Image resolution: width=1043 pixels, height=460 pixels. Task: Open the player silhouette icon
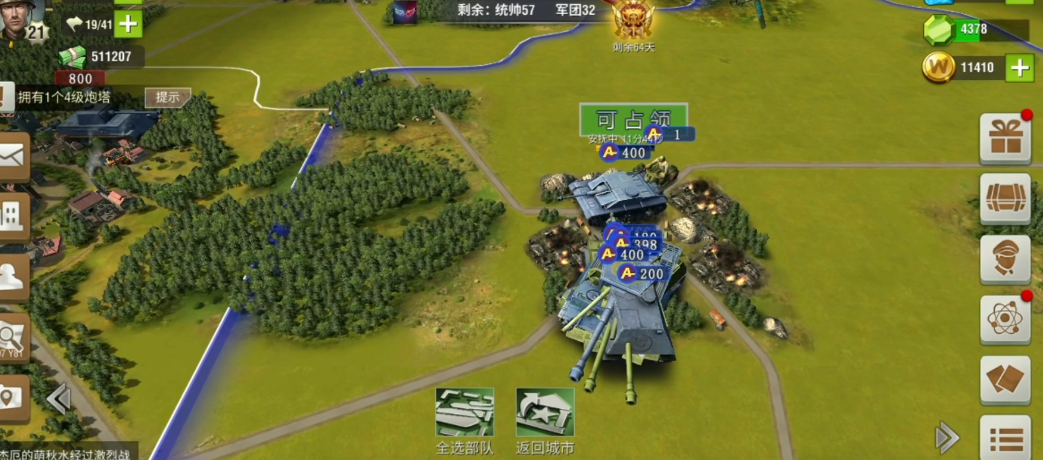pos(12,273)
